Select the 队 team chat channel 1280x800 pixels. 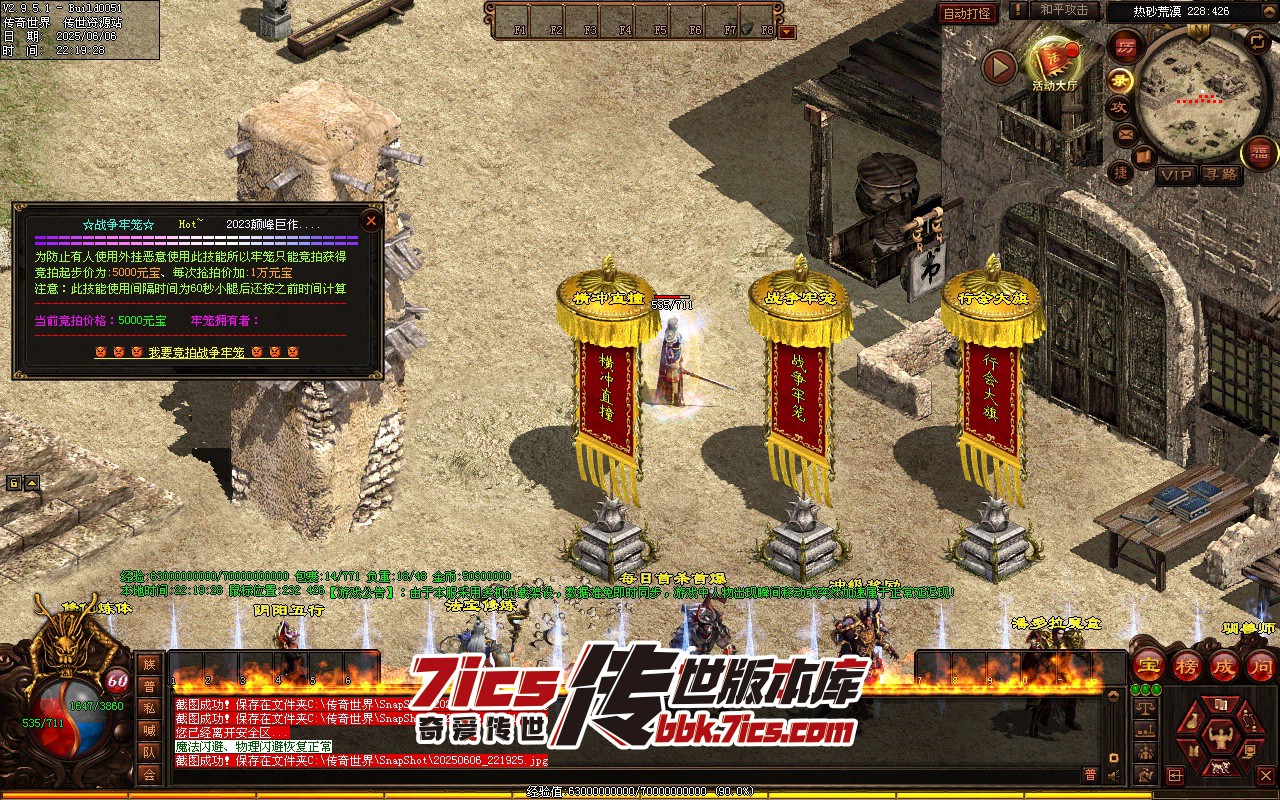tap(149, 752)
